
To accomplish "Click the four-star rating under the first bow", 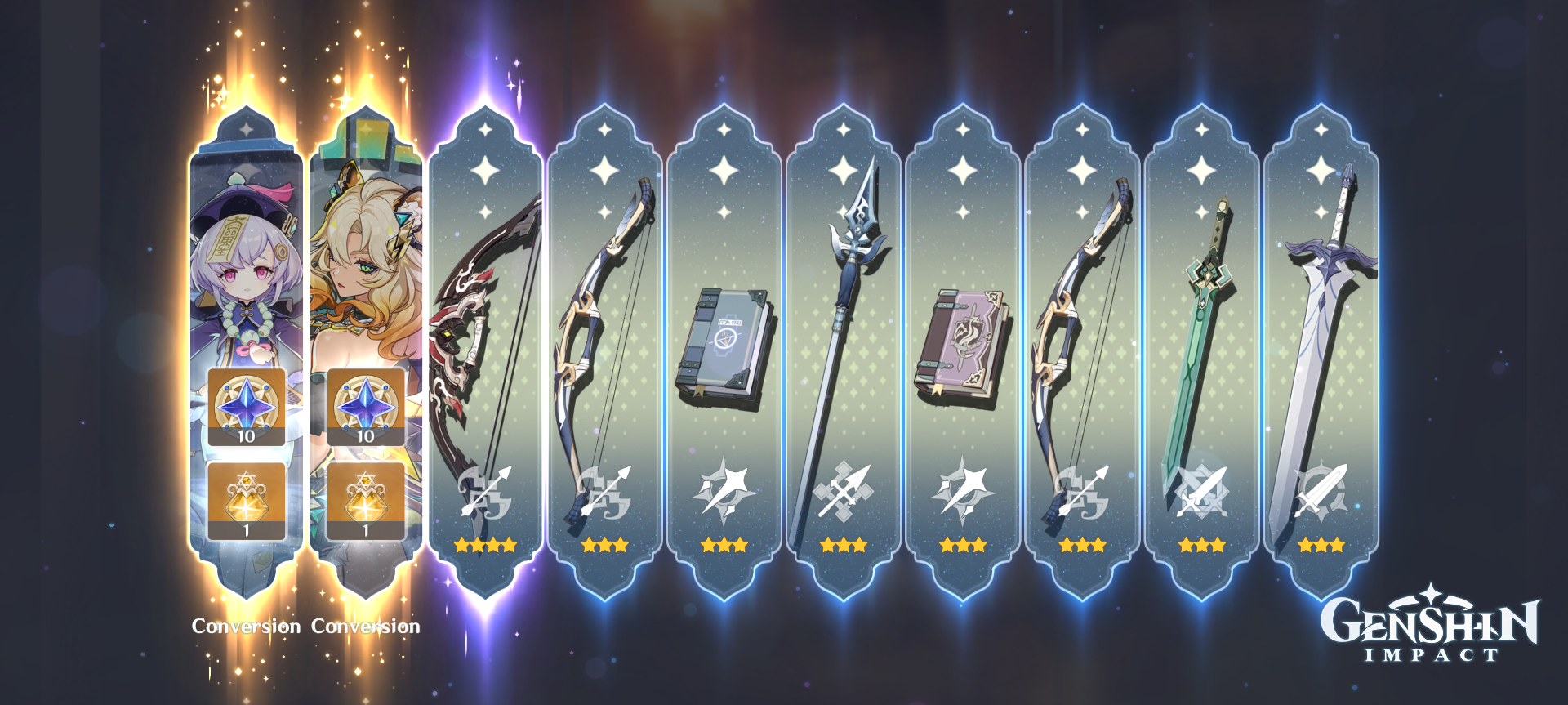I will [485, 545].
